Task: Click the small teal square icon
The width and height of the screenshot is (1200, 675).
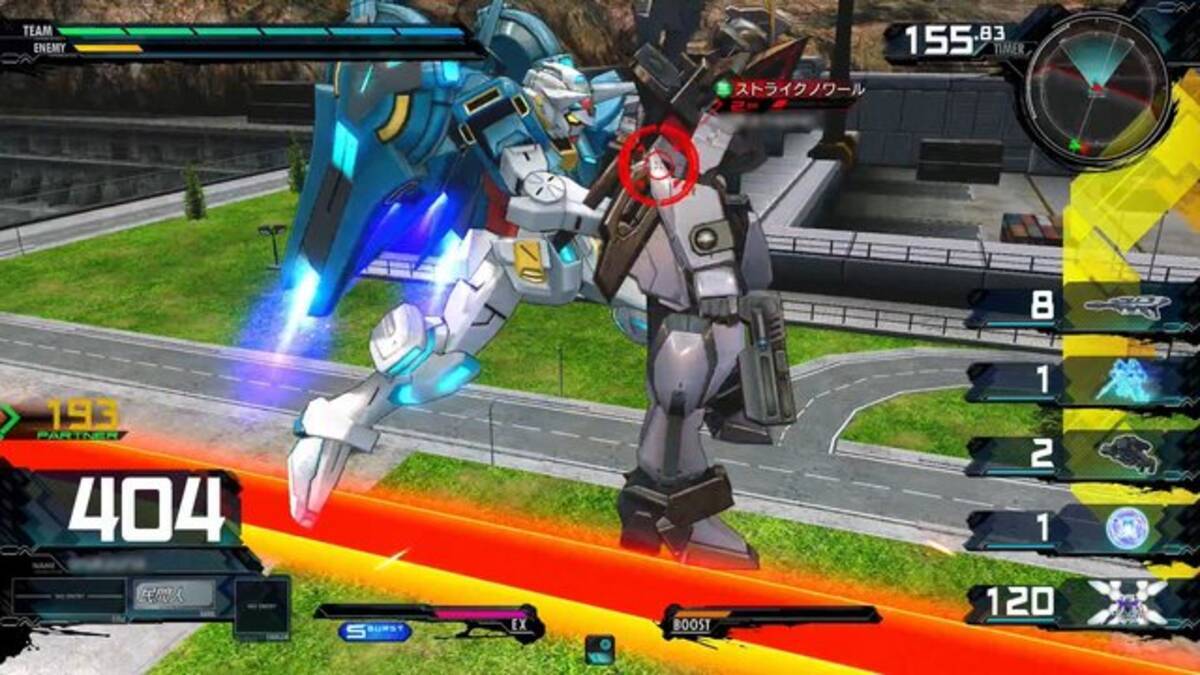Action: coord(600,648)
